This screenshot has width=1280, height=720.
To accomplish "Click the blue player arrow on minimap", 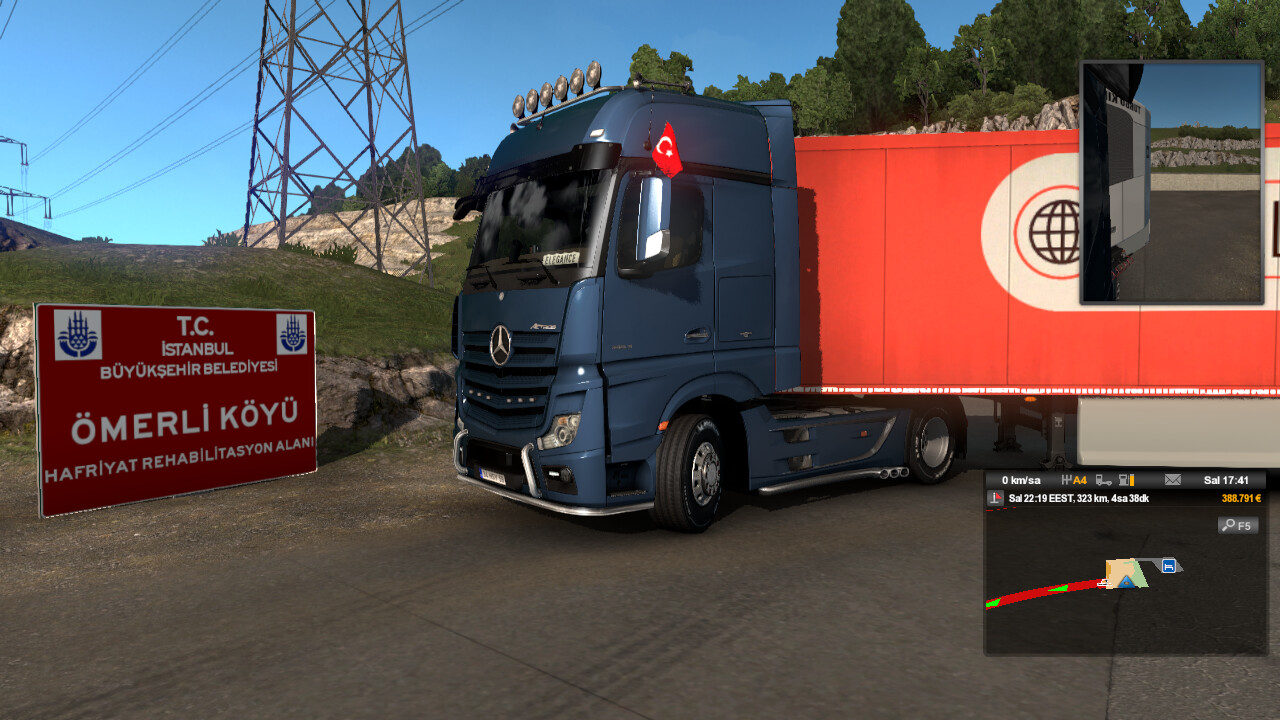I will tap(1127, 580).
